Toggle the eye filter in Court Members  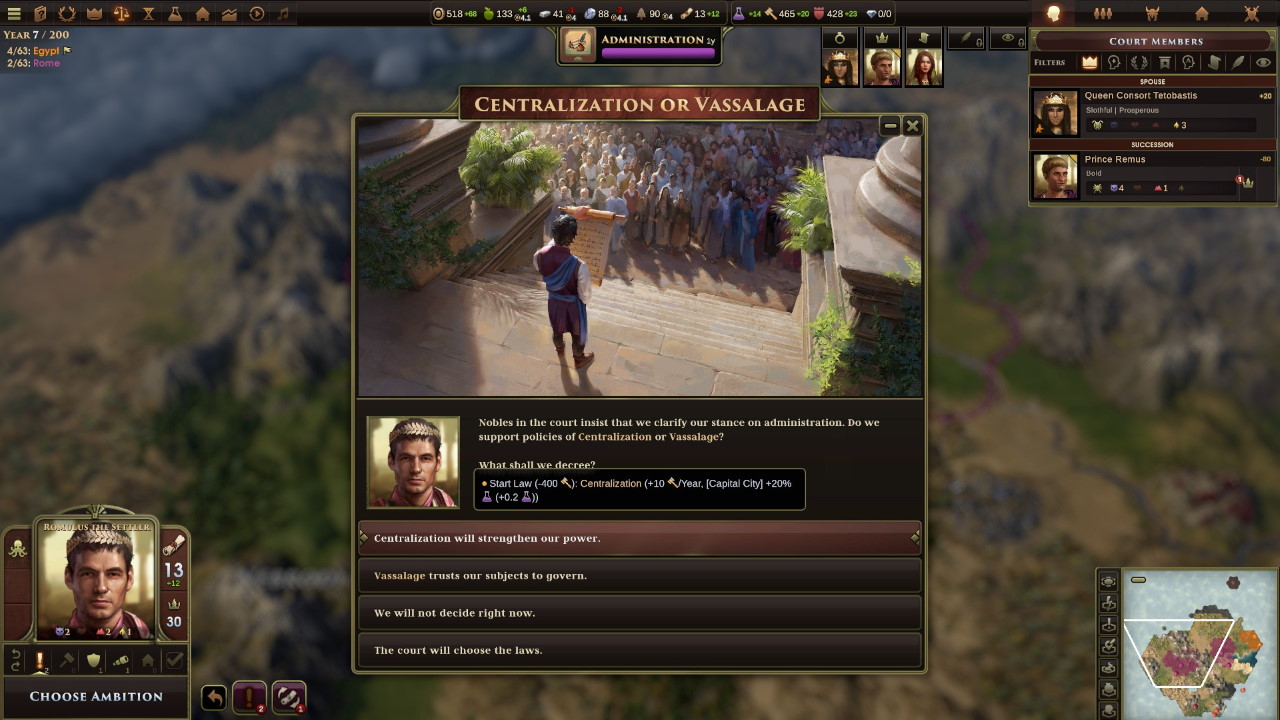pyautogui.click(x=1263, y=62)
